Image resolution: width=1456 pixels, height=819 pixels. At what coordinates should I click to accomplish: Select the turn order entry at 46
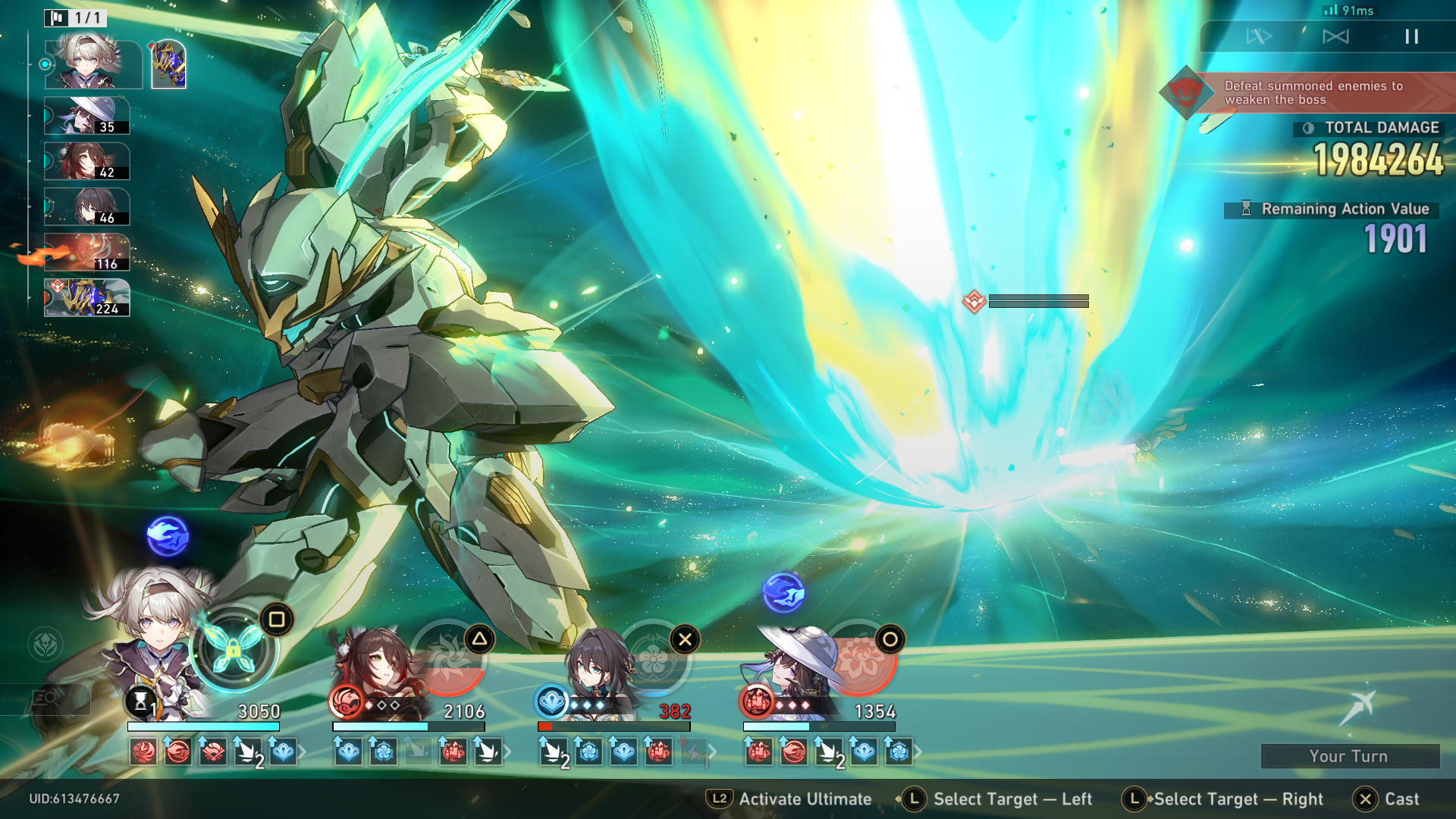[86, 207]
